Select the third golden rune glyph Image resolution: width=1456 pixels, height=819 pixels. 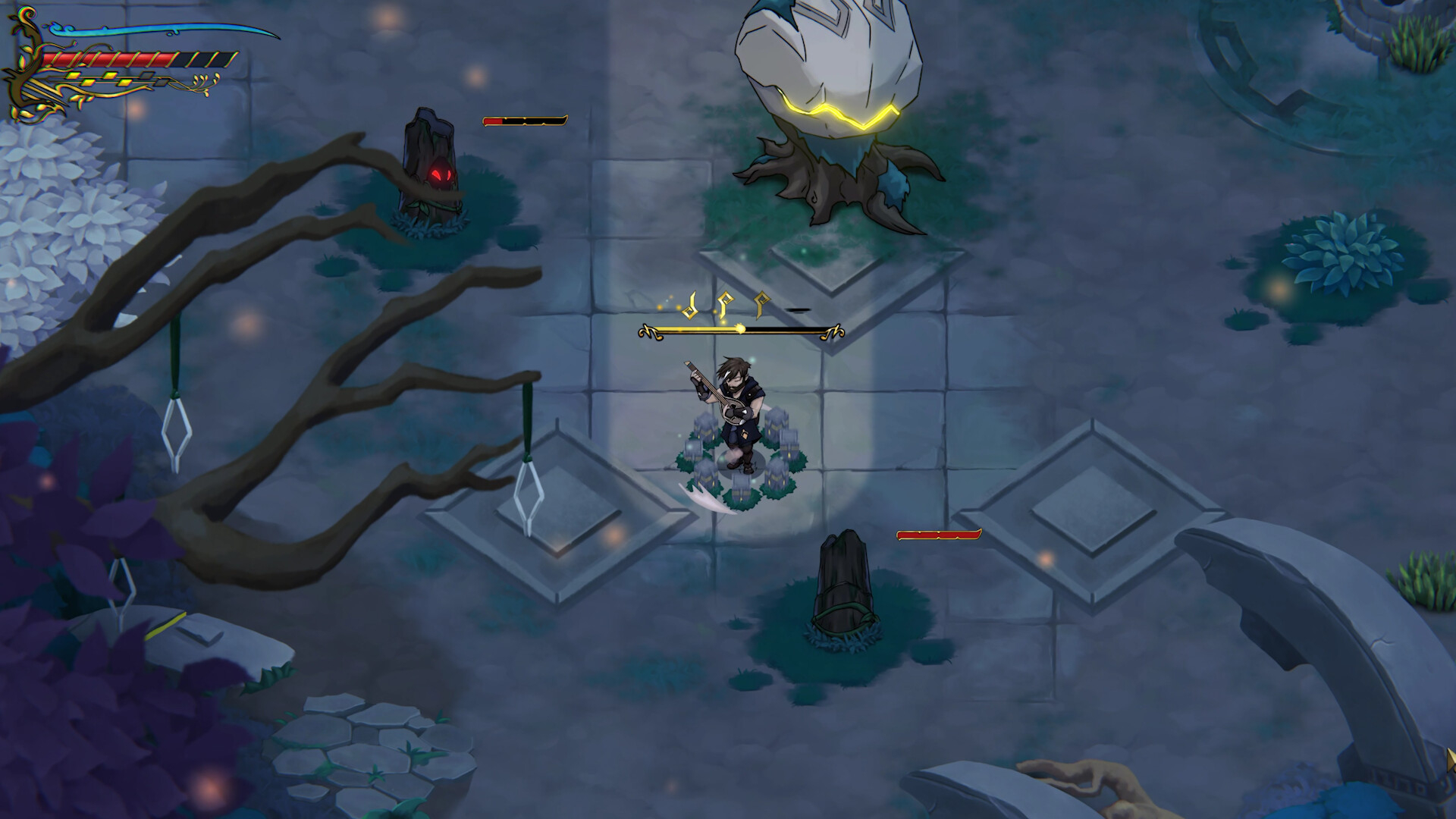pyautogui.click(x=761, y=306)
